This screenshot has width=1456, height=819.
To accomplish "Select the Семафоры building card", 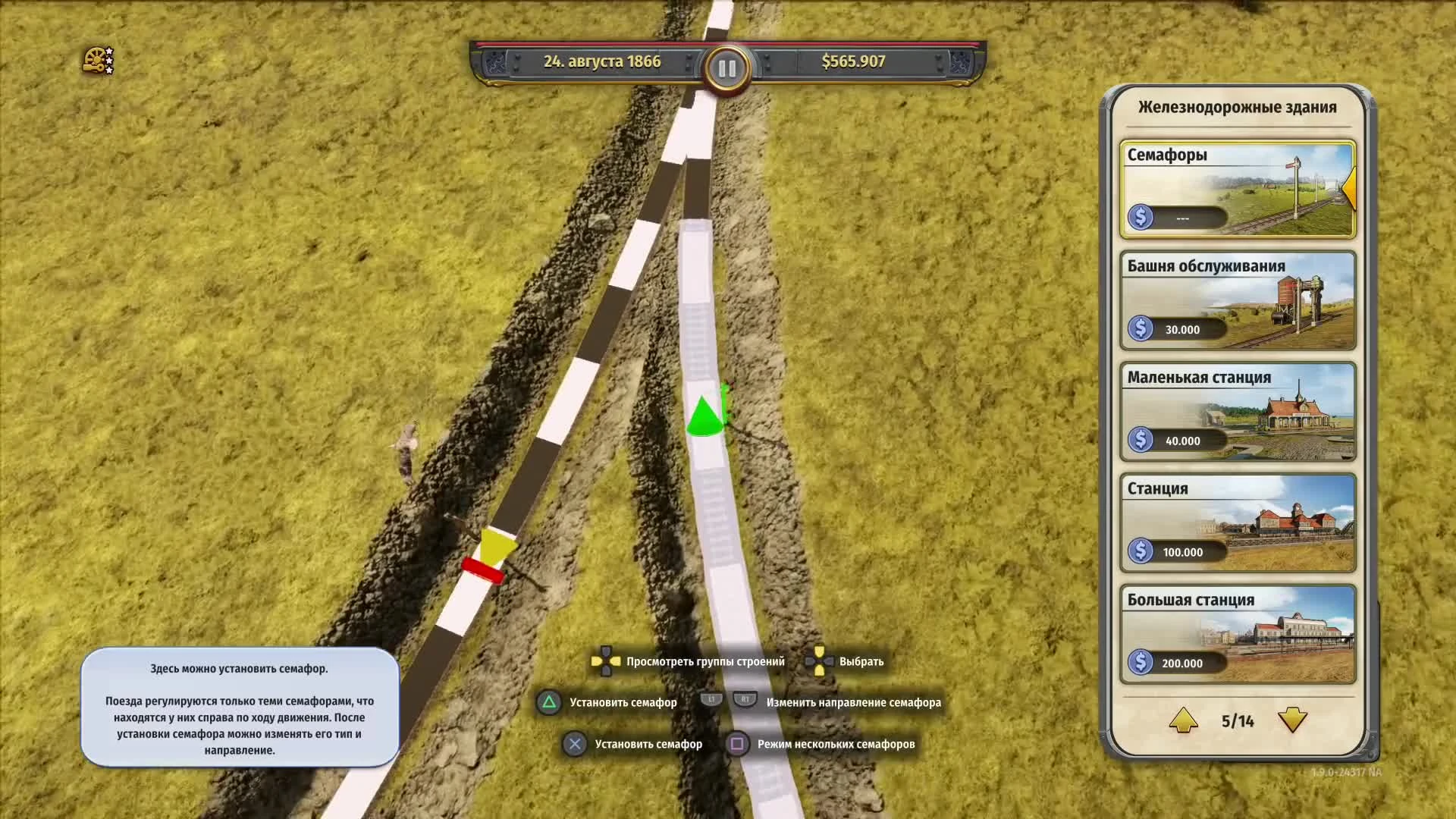I will (x=1236, y=188).
